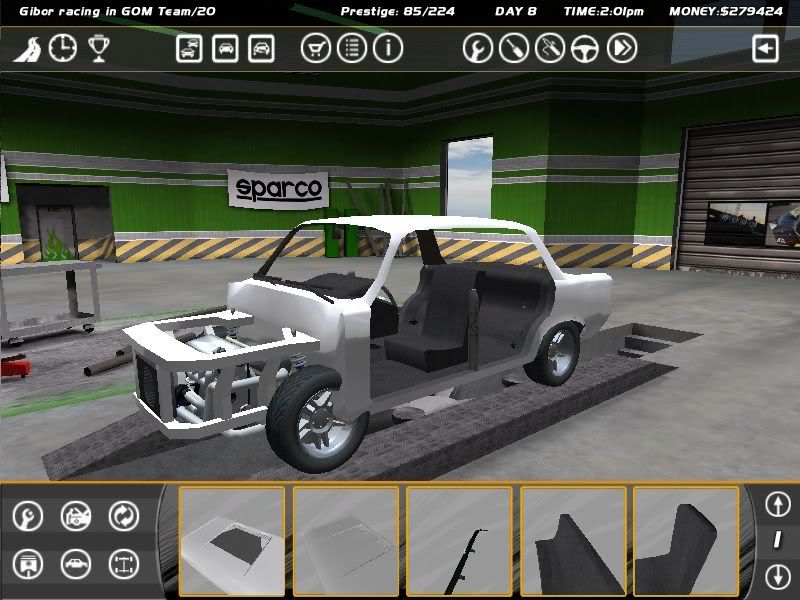
Task: Open the shopping cart parts shop
Action: tap(315, 48)
